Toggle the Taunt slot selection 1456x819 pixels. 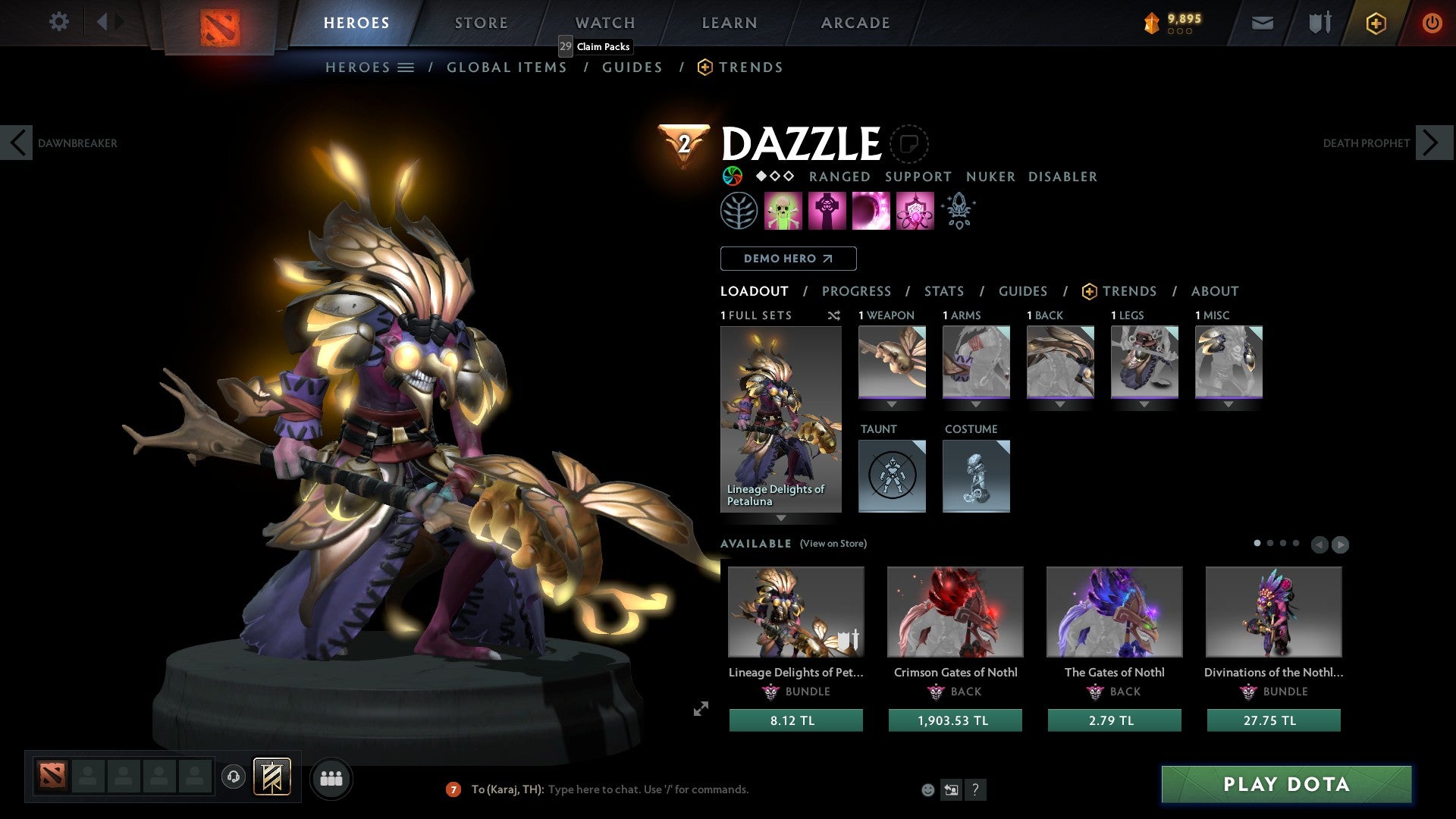click(x=892, y=476)
